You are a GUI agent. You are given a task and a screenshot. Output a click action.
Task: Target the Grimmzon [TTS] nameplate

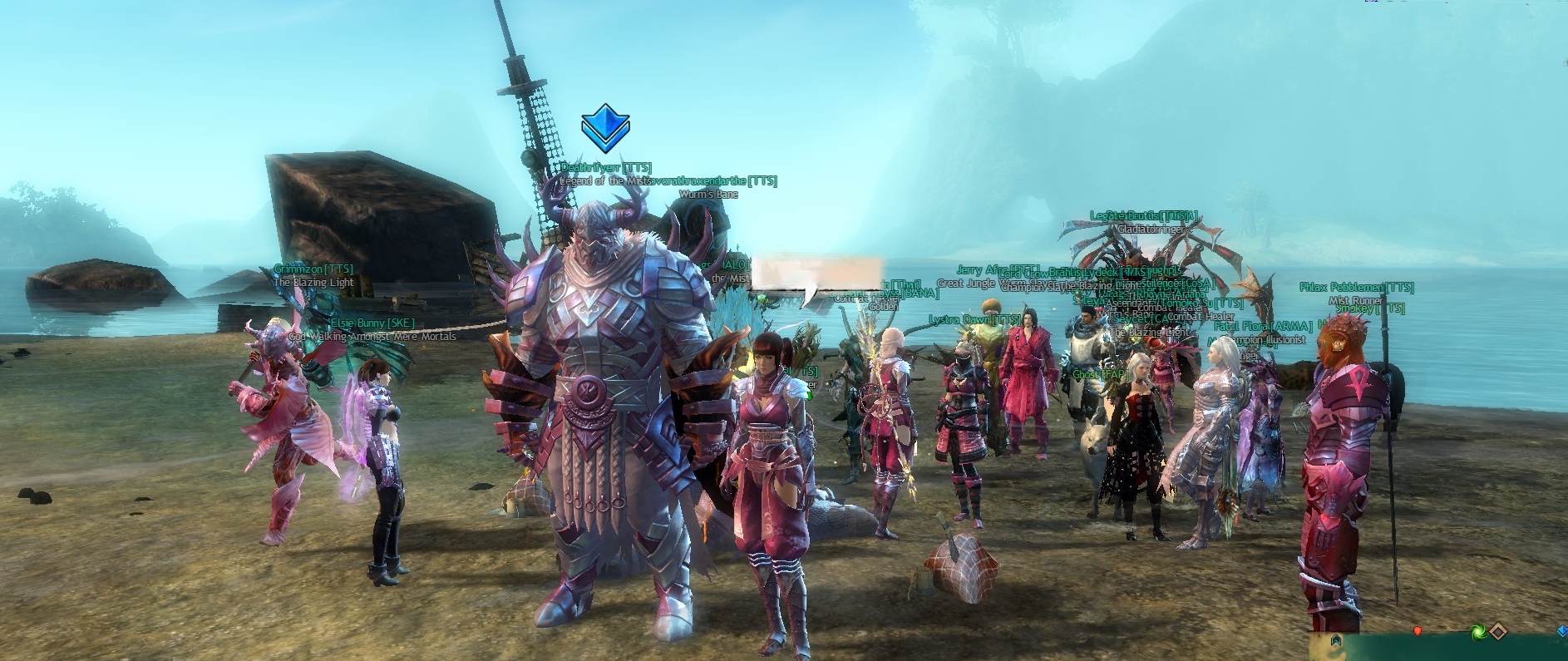pyautogui.click(x=313, y=269)
